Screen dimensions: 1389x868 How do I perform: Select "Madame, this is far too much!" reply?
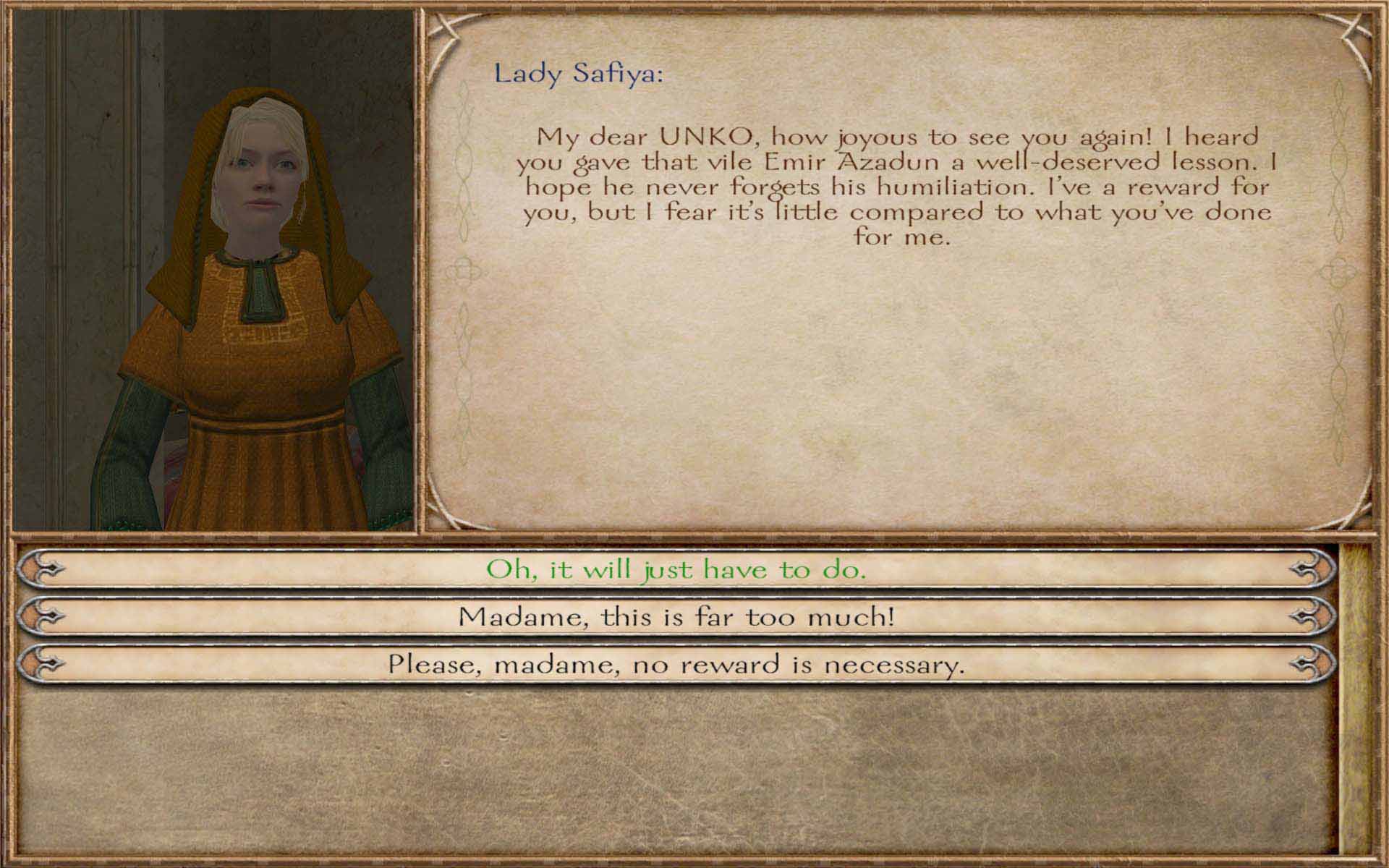coord(676,617)
